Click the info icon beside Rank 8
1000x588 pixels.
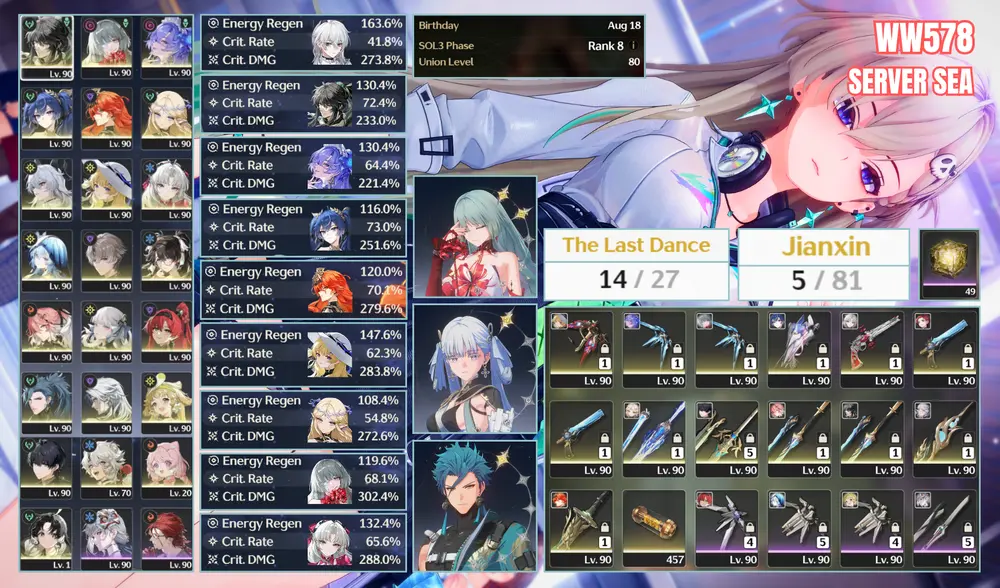(634, 46)
